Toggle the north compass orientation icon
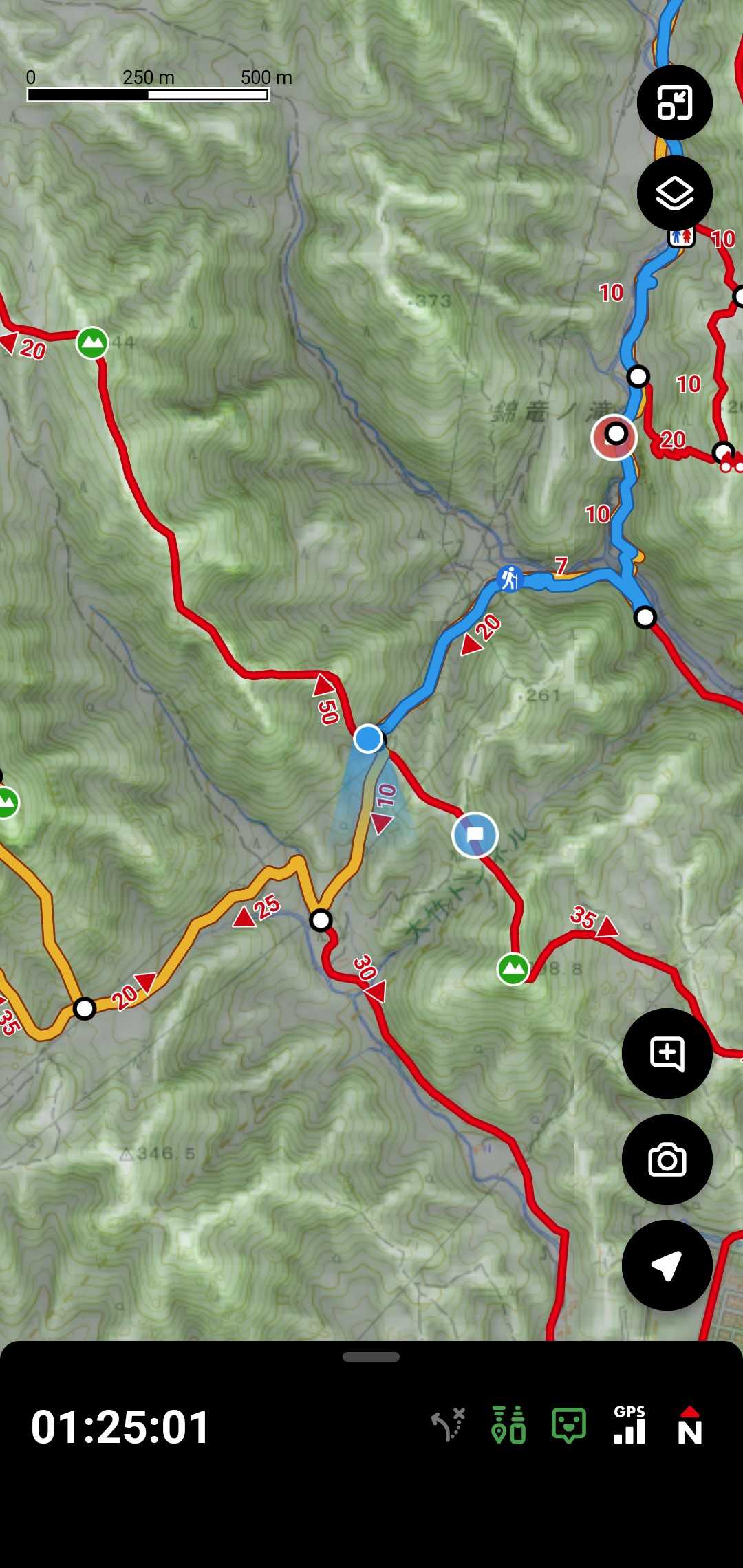This screenshot has width=743, height=1568. [689, 1426]
